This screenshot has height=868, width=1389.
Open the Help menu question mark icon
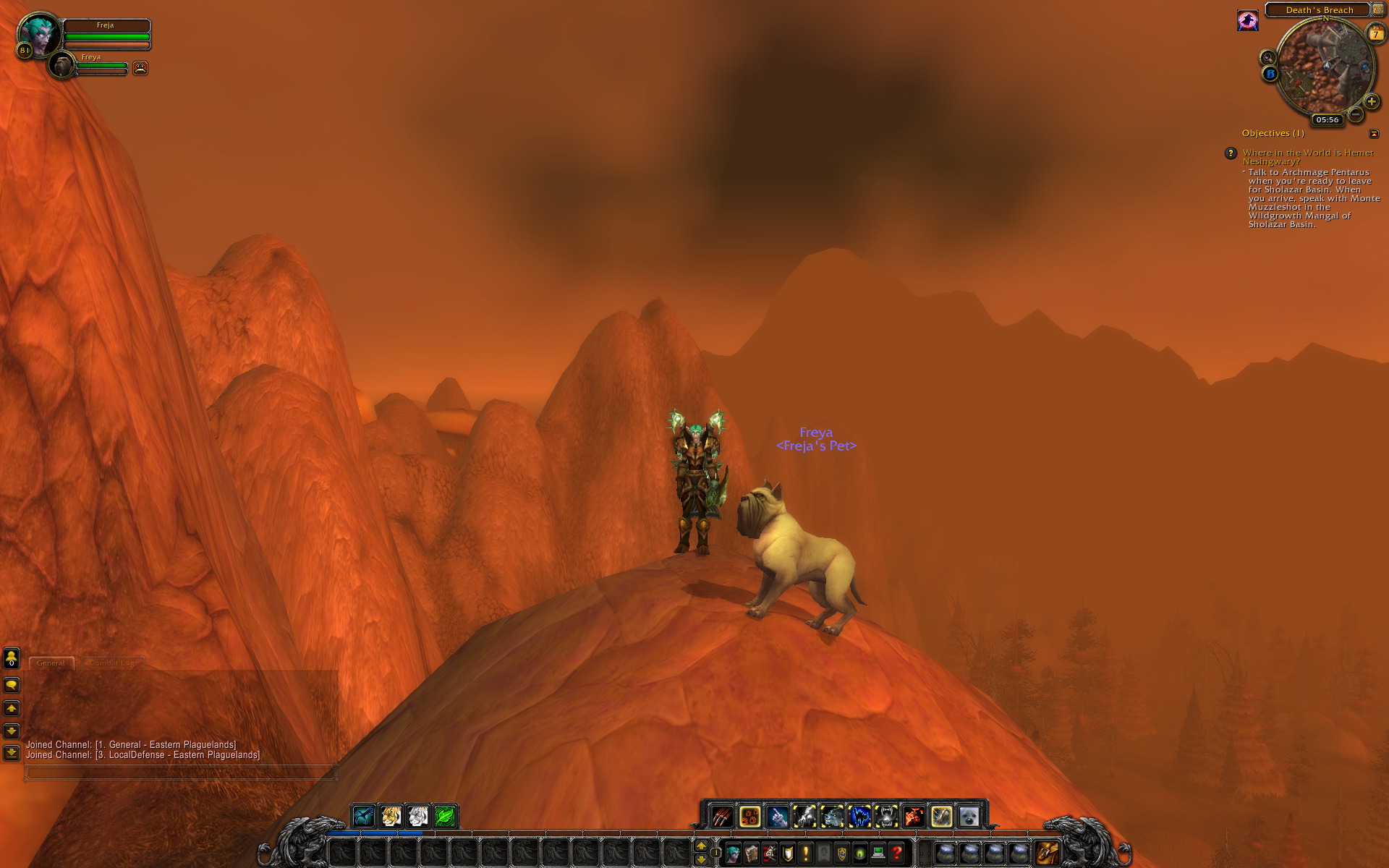coord(896,855)
